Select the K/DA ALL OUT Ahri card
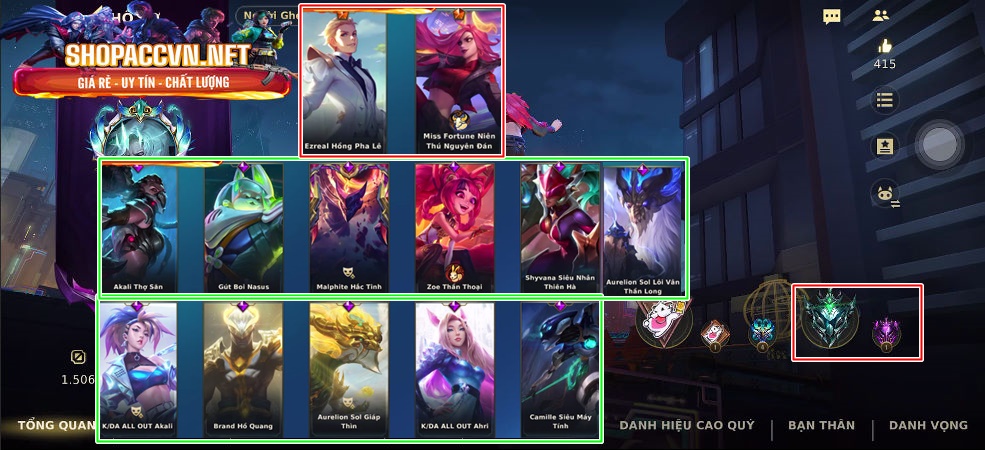Image resolution: width=985 pixels, height=450 pixels. point(454,370)
